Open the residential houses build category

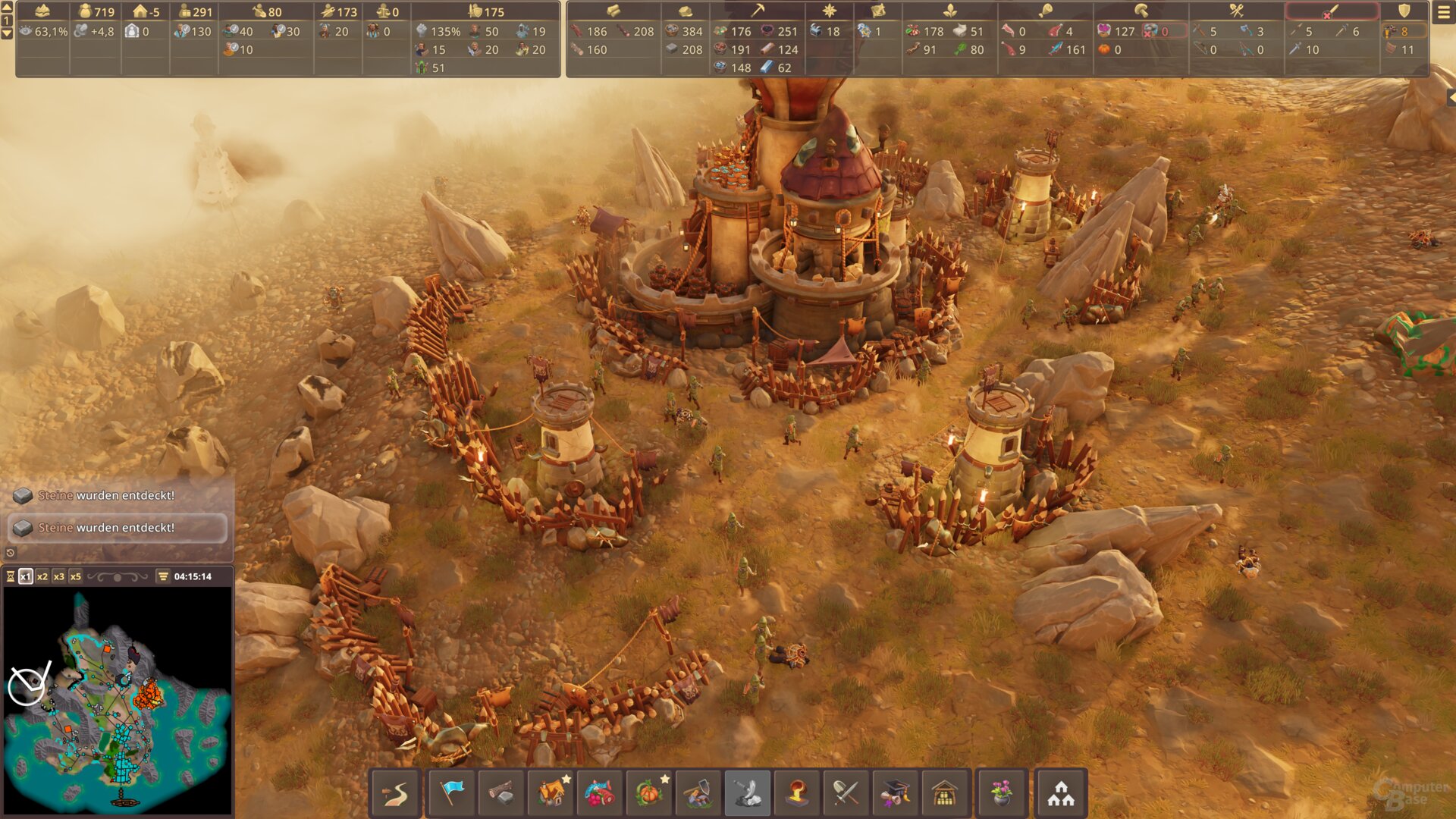[551, 793]
